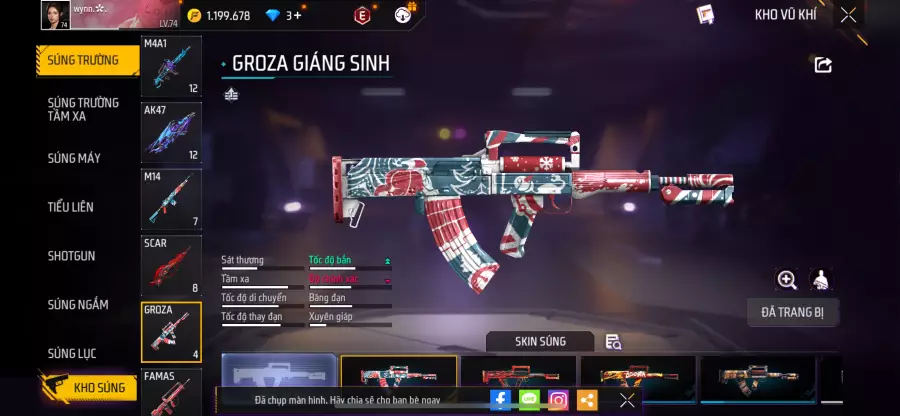
Task: Dismiss the screenshot share bar
Action: [x=627, y=400]
